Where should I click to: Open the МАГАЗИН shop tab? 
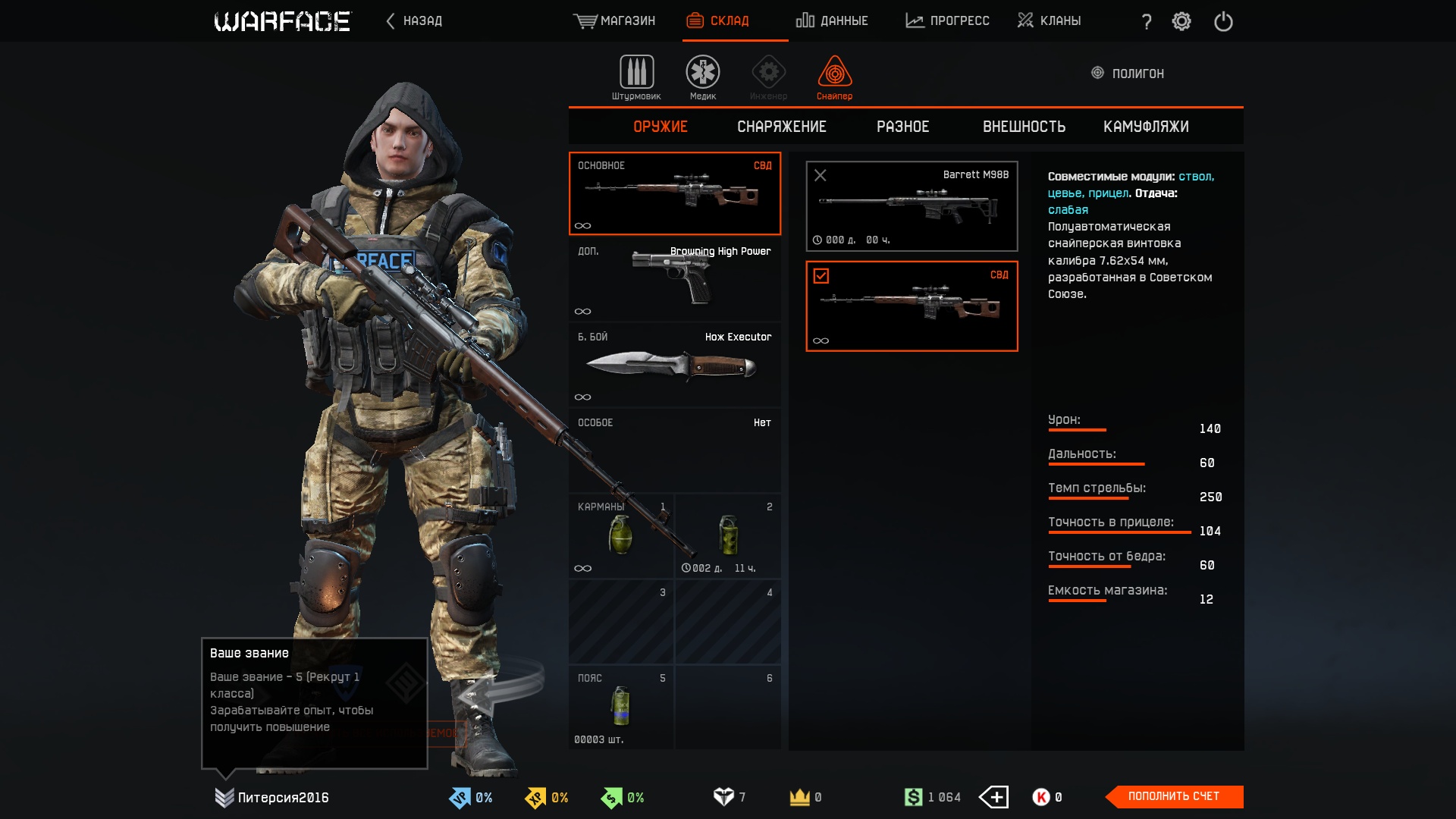point(614,20)
